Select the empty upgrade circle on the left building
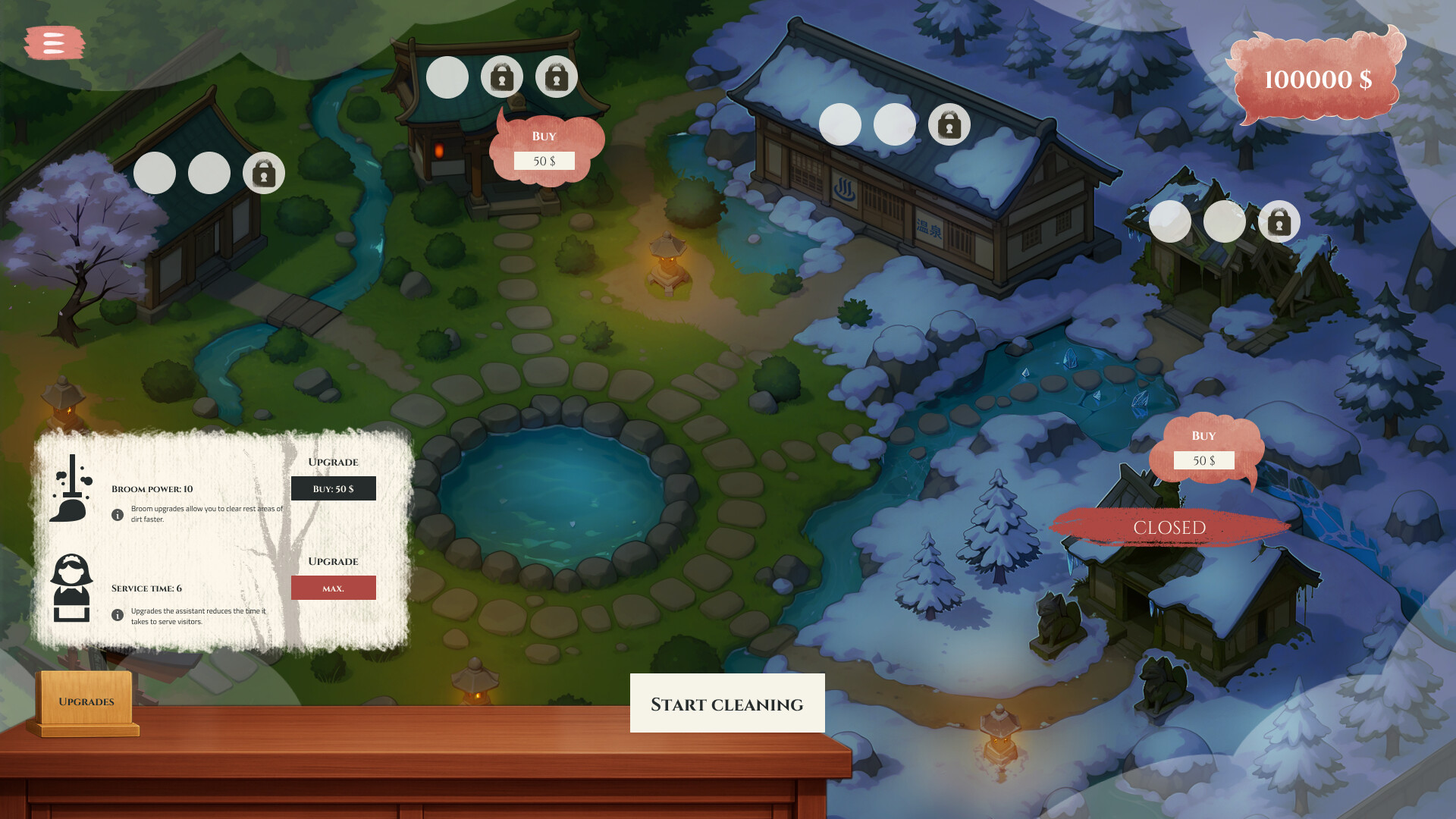Screen dimensions: 1456x819 pyautogui.click(x=154, y=173)
